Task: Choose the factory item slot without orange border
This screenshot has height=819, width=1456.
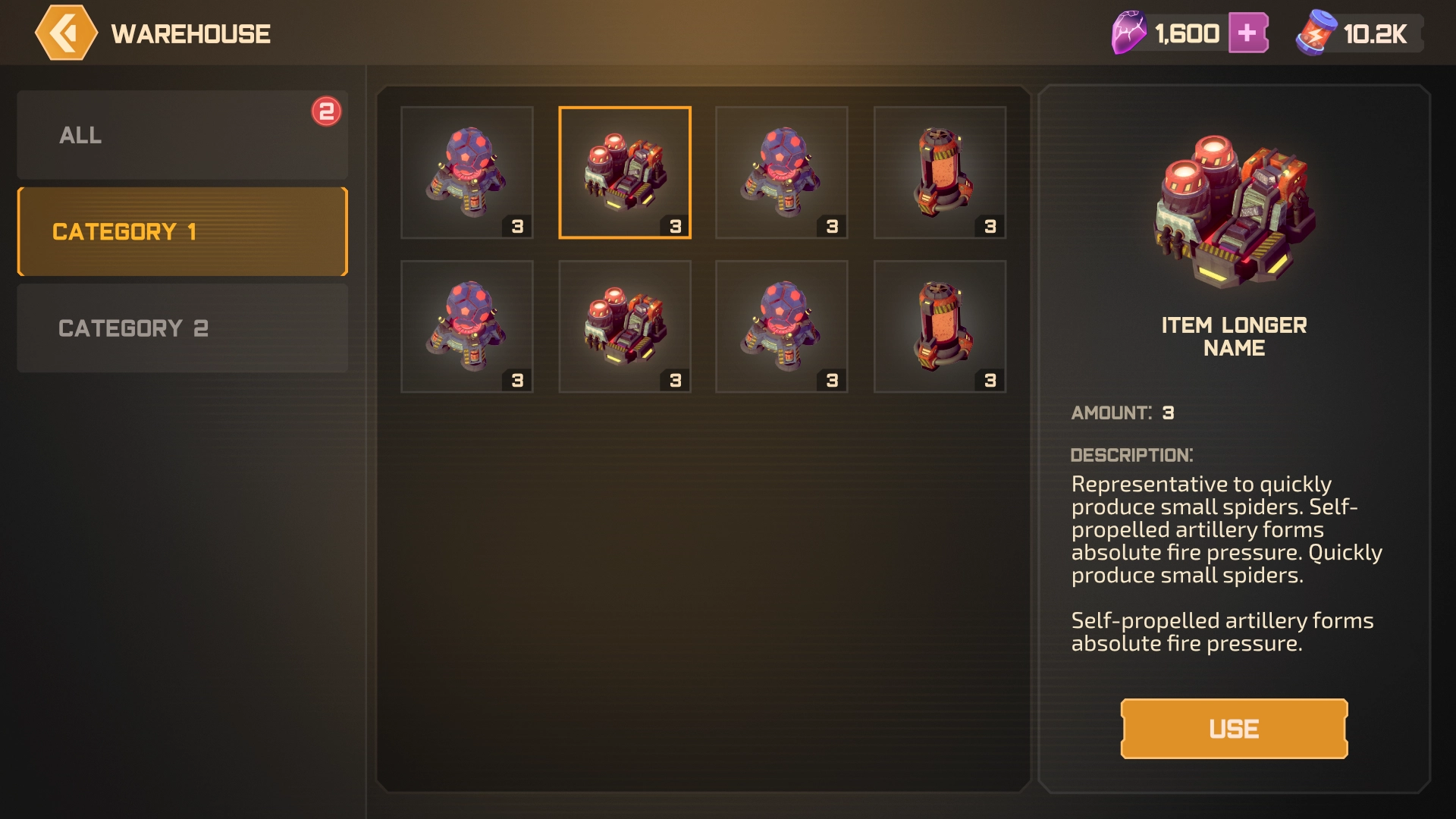Action: coord(624,327)
